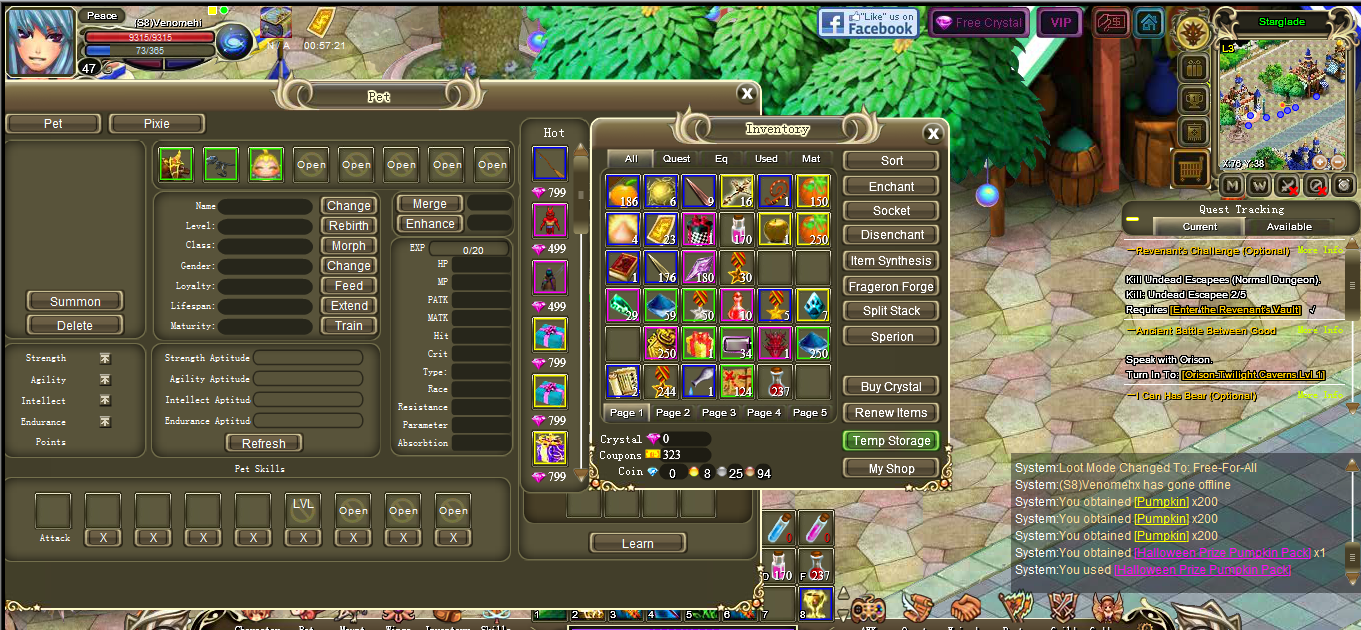Select the orange pumpkin stack of 186
The width and height of the screenshot is (1361, 630).
(x=623, y=192)
